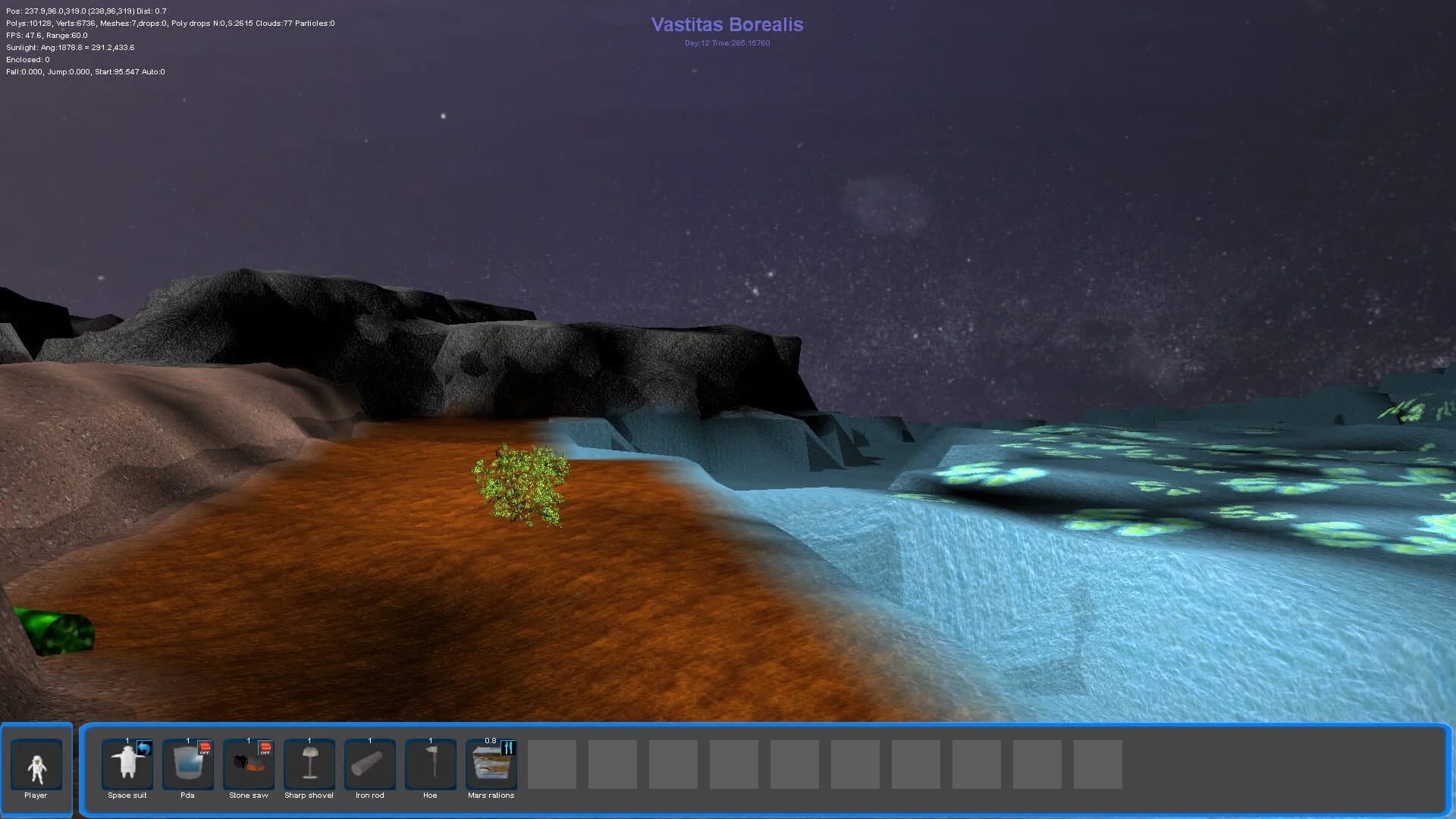Select the Pda in the hotbar
1456x819 pixels.
tap(187, 764)
